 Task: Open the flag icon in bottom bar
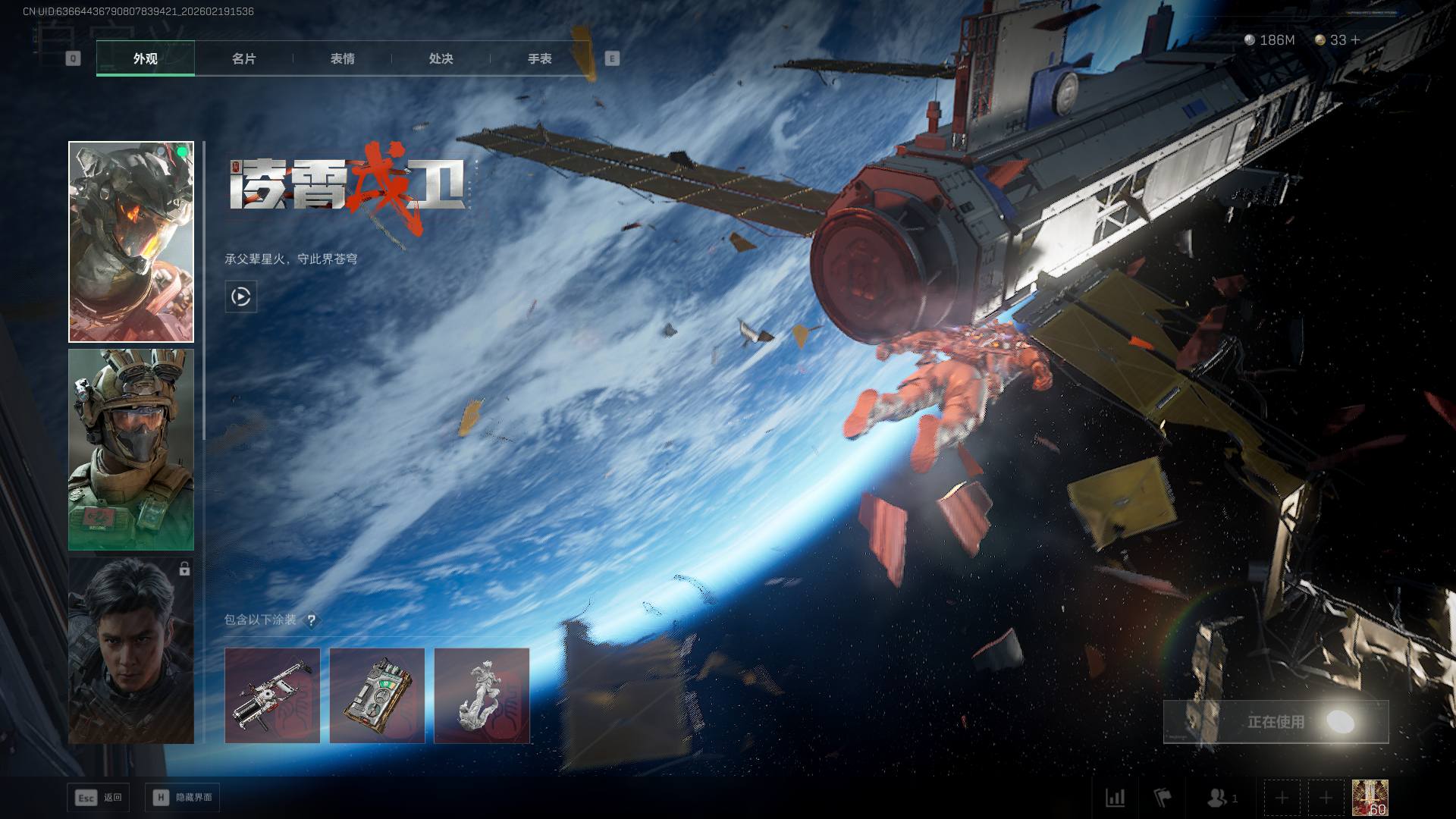tap(1162, 798)
